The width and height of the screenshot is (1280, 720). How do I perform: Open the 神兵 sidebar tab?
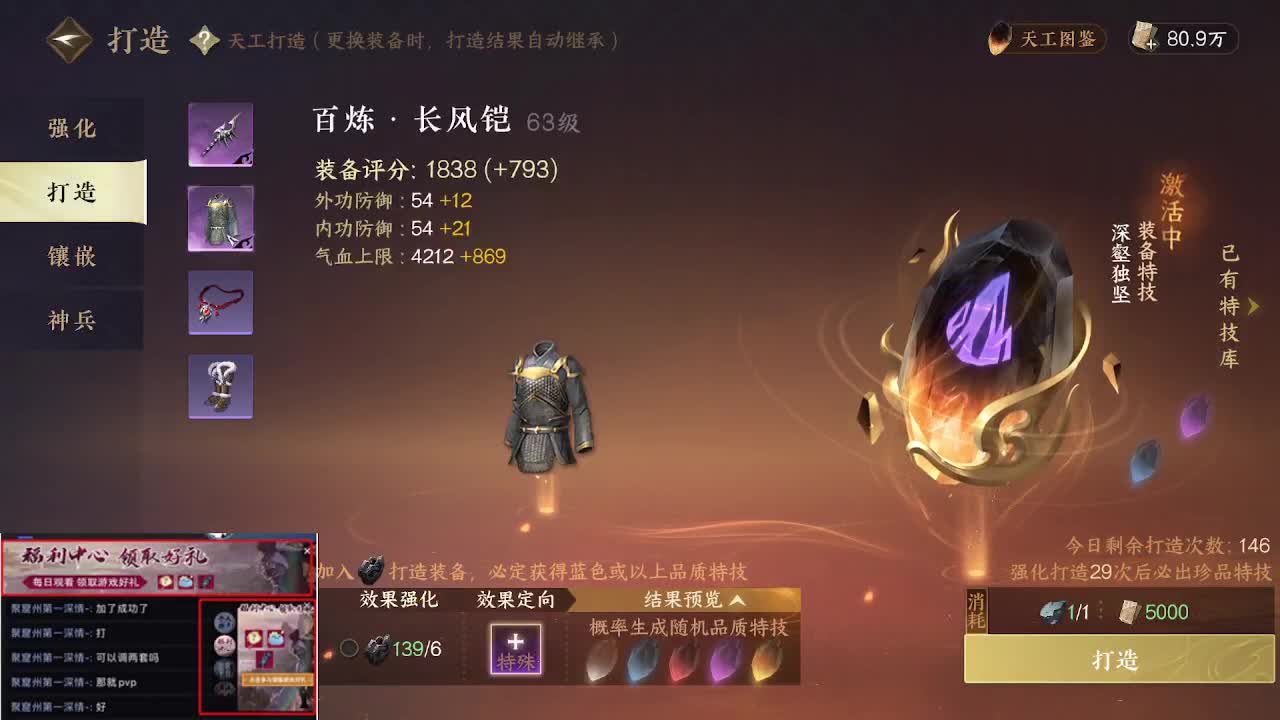[x=74, y=320]
